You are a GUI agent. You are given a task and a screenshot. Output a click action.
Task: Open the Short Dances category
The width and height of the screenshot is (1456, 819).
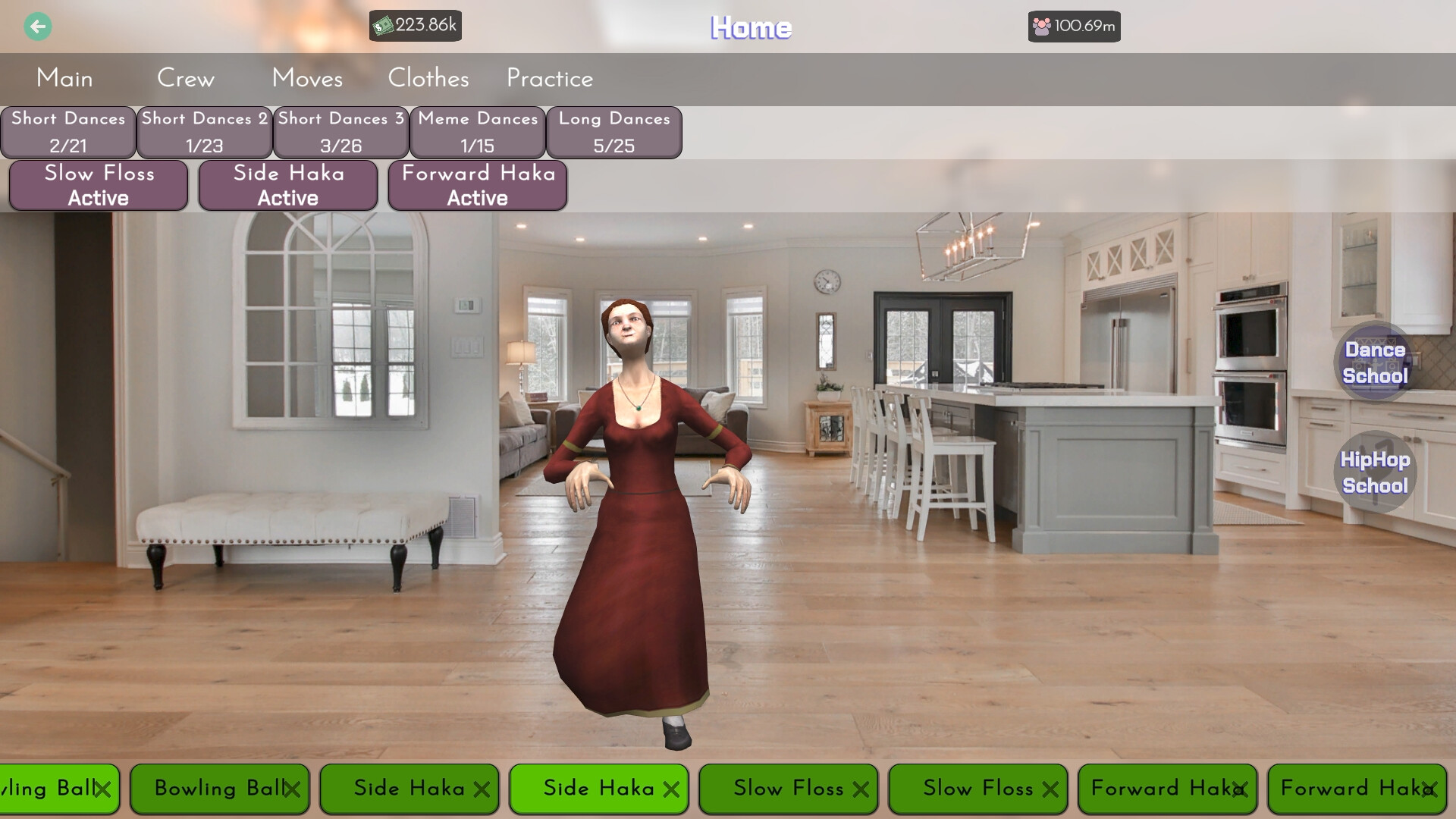tap(67, 132)
